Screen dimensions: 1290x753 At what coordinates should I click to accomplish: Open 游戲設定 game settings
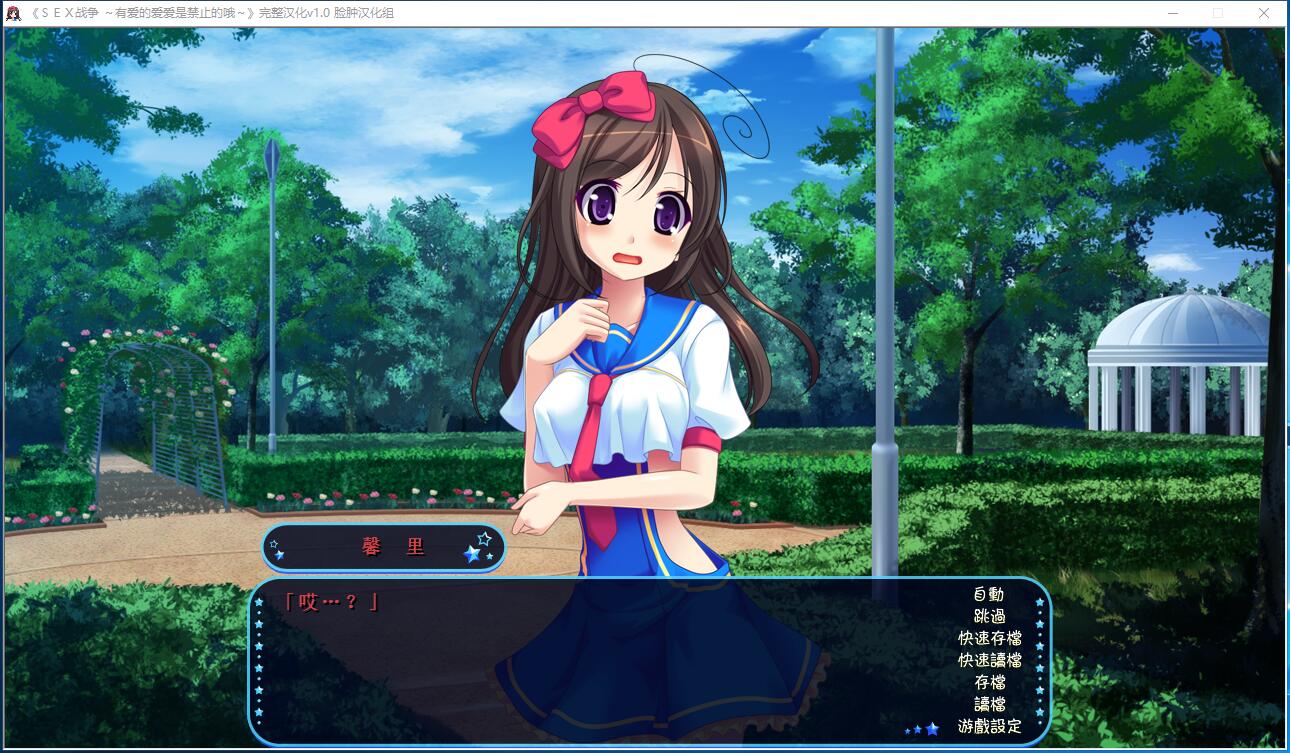point(989,726)
